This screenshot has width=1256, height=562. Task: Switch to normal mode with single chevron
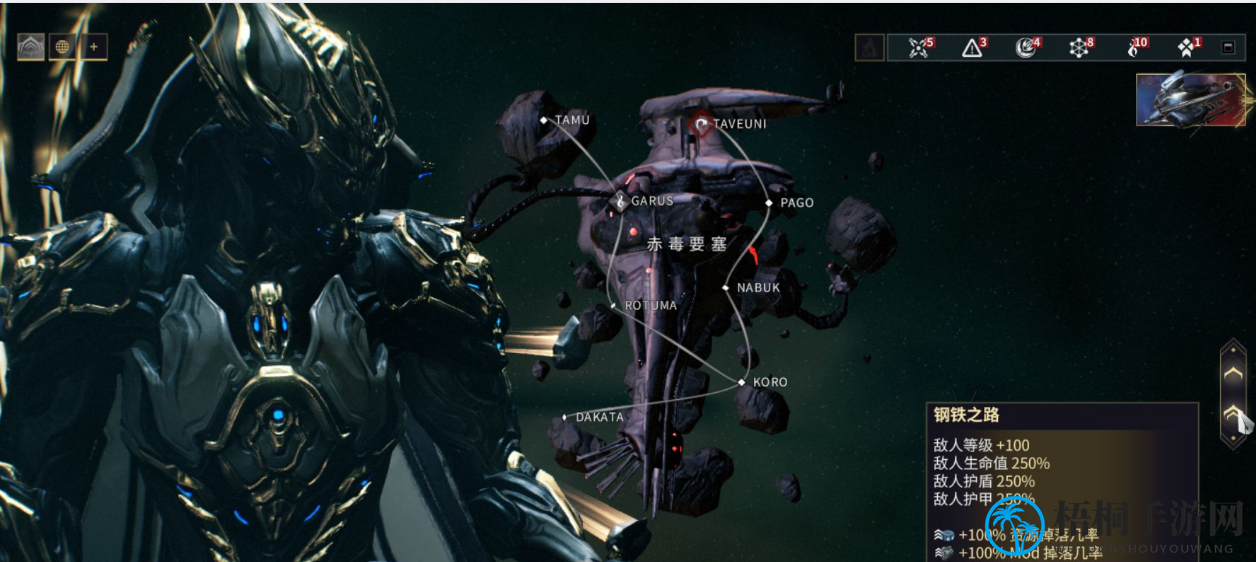(x=1234, y=372)
